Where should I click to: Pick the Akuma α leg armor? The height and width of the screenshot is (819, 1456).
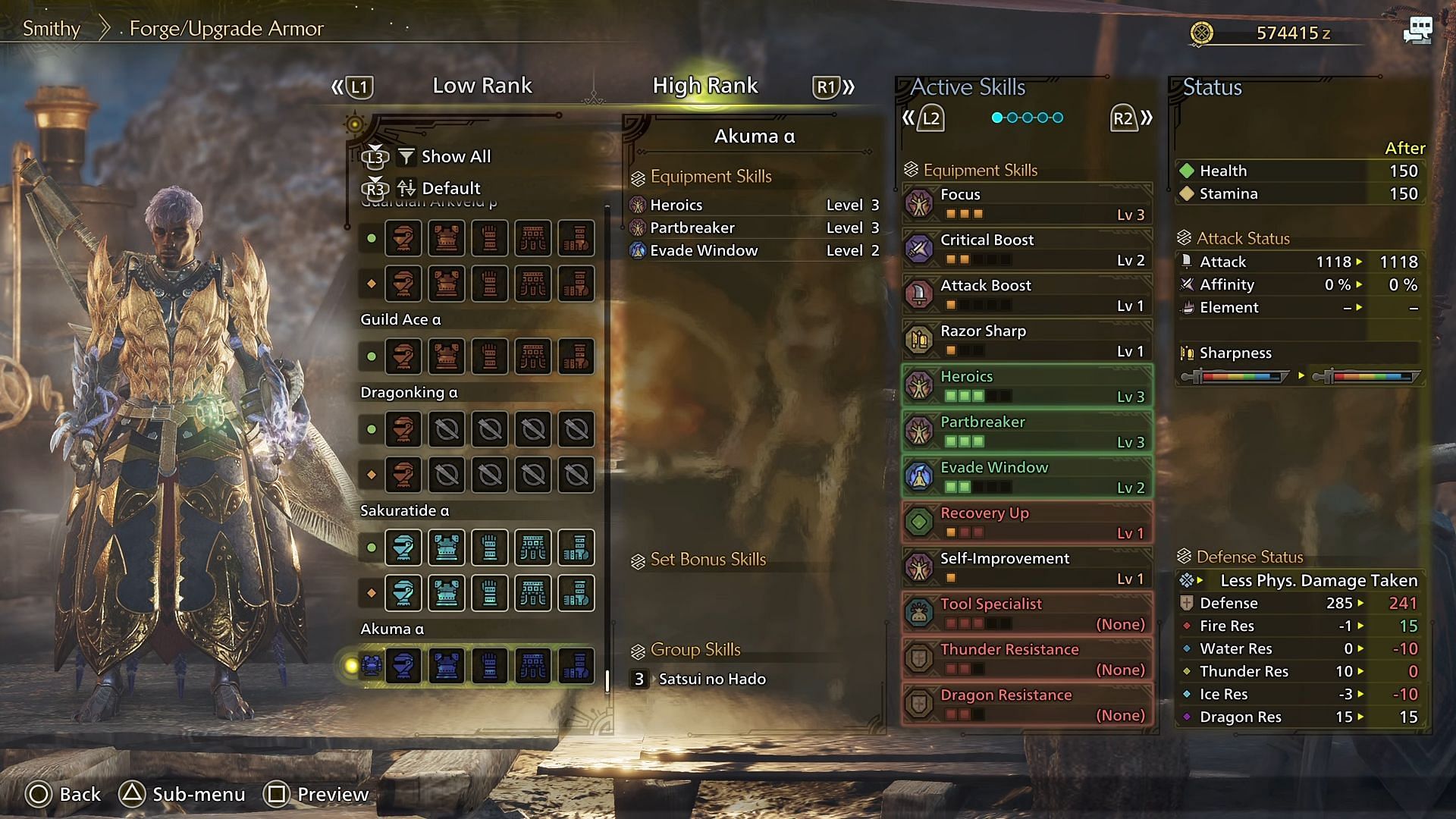pos(576,666)
